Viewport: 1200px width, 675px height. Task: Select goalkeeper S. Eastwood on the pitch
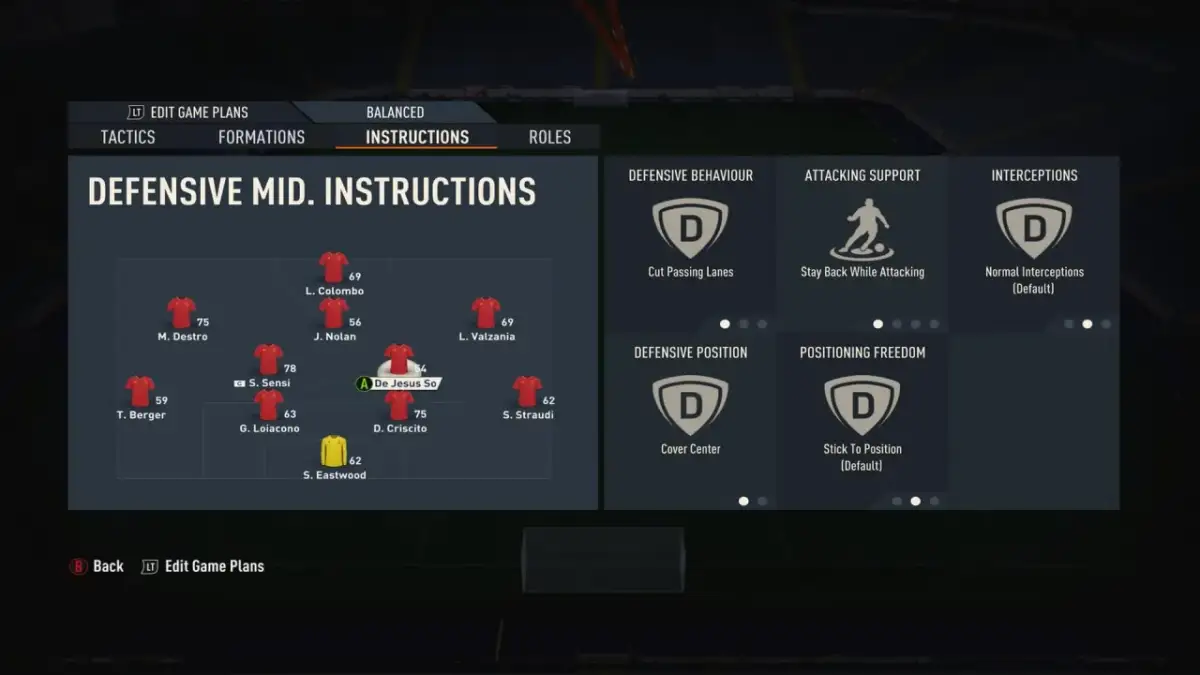pyautogui.click(x=334, y=452)
